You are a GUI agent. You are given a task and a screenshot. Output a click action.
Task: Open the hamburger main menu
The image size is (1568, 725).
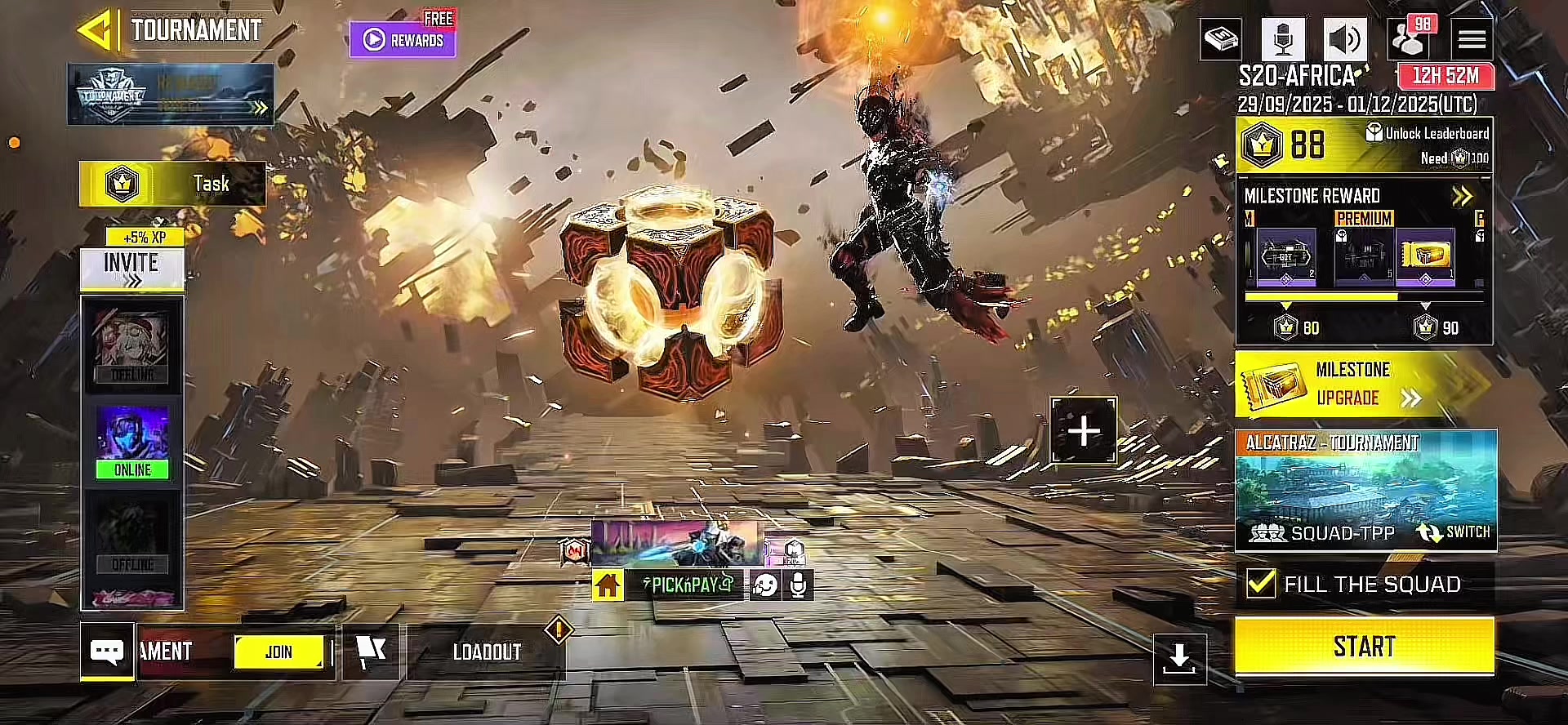point(1472,38)
